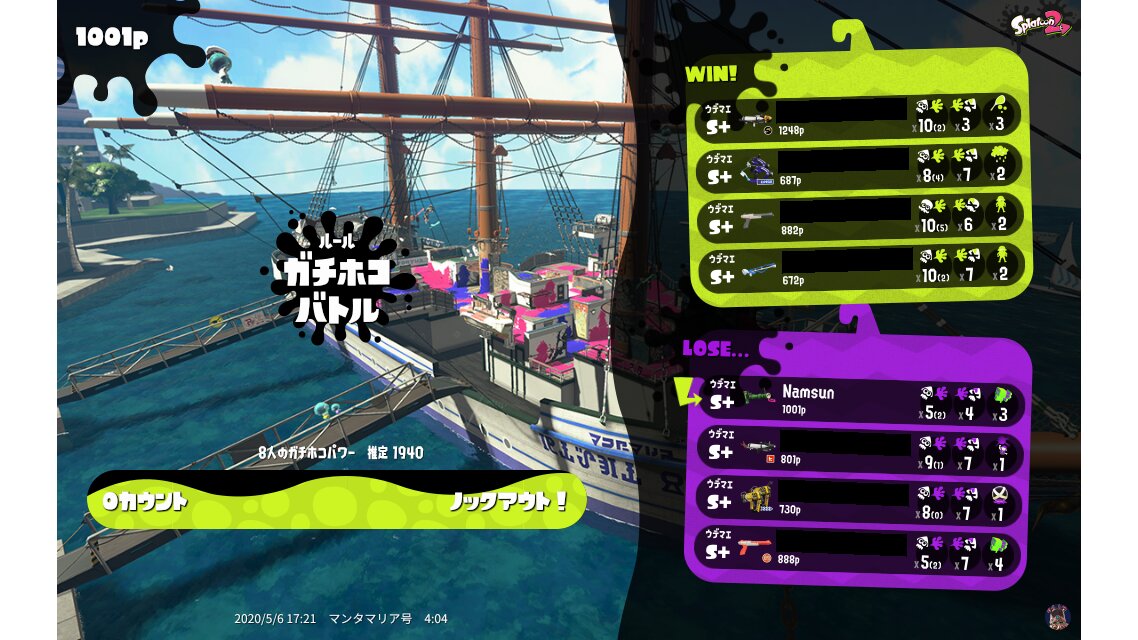
Task: Choose the winning player row with 882p
Action: point(860,217)
